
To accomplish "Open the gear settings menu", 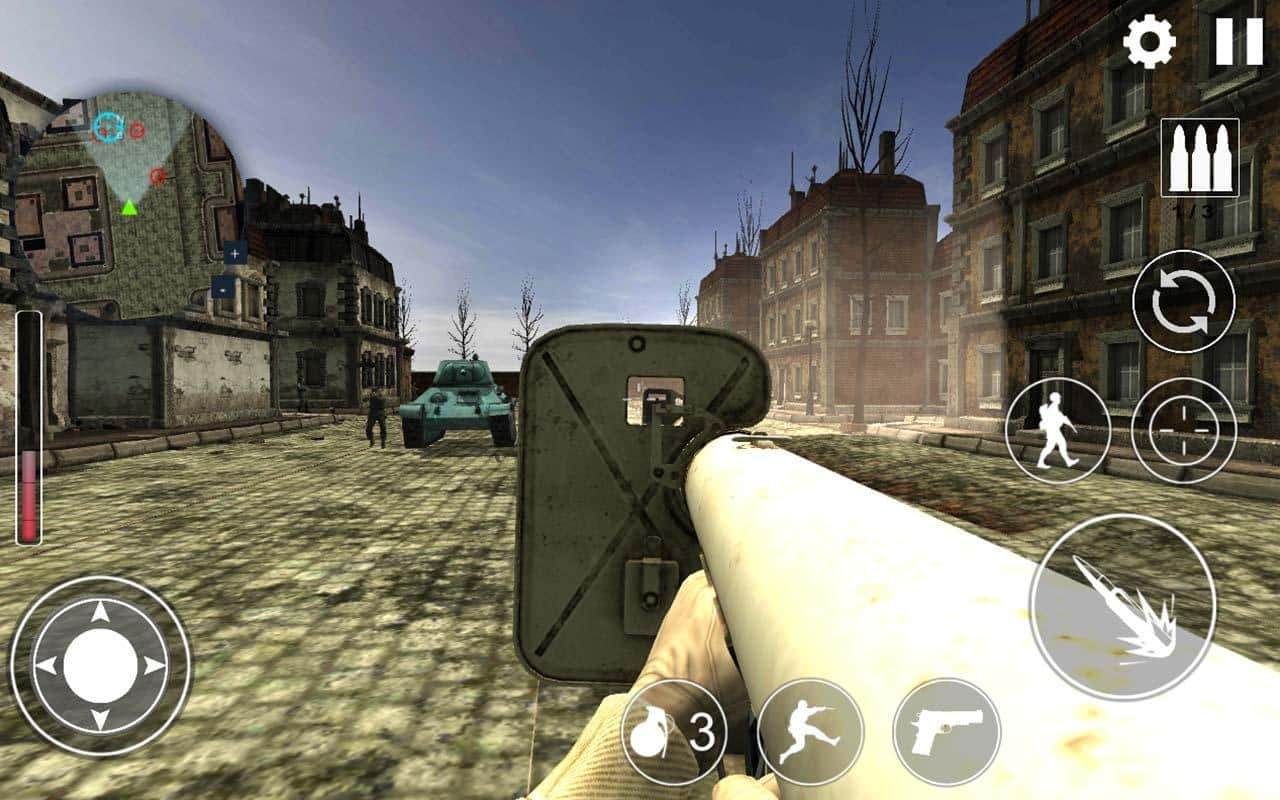I will point(1149,42).
